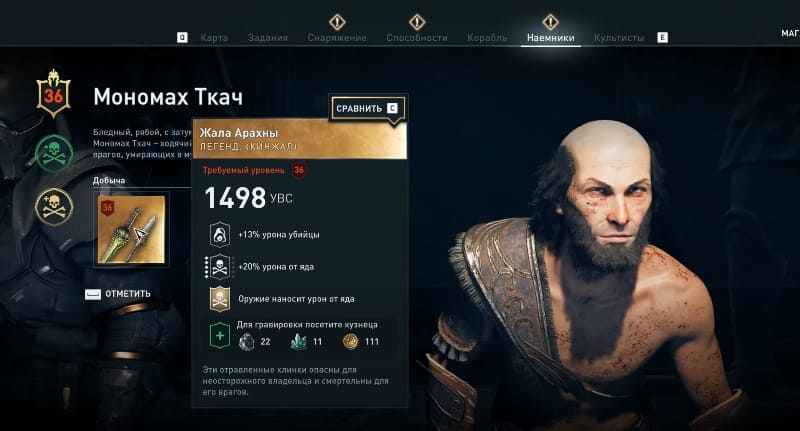This screenshot has height=431, width=800.
Task: Switch to the Задания tab
Action: [x=266, y=38]
